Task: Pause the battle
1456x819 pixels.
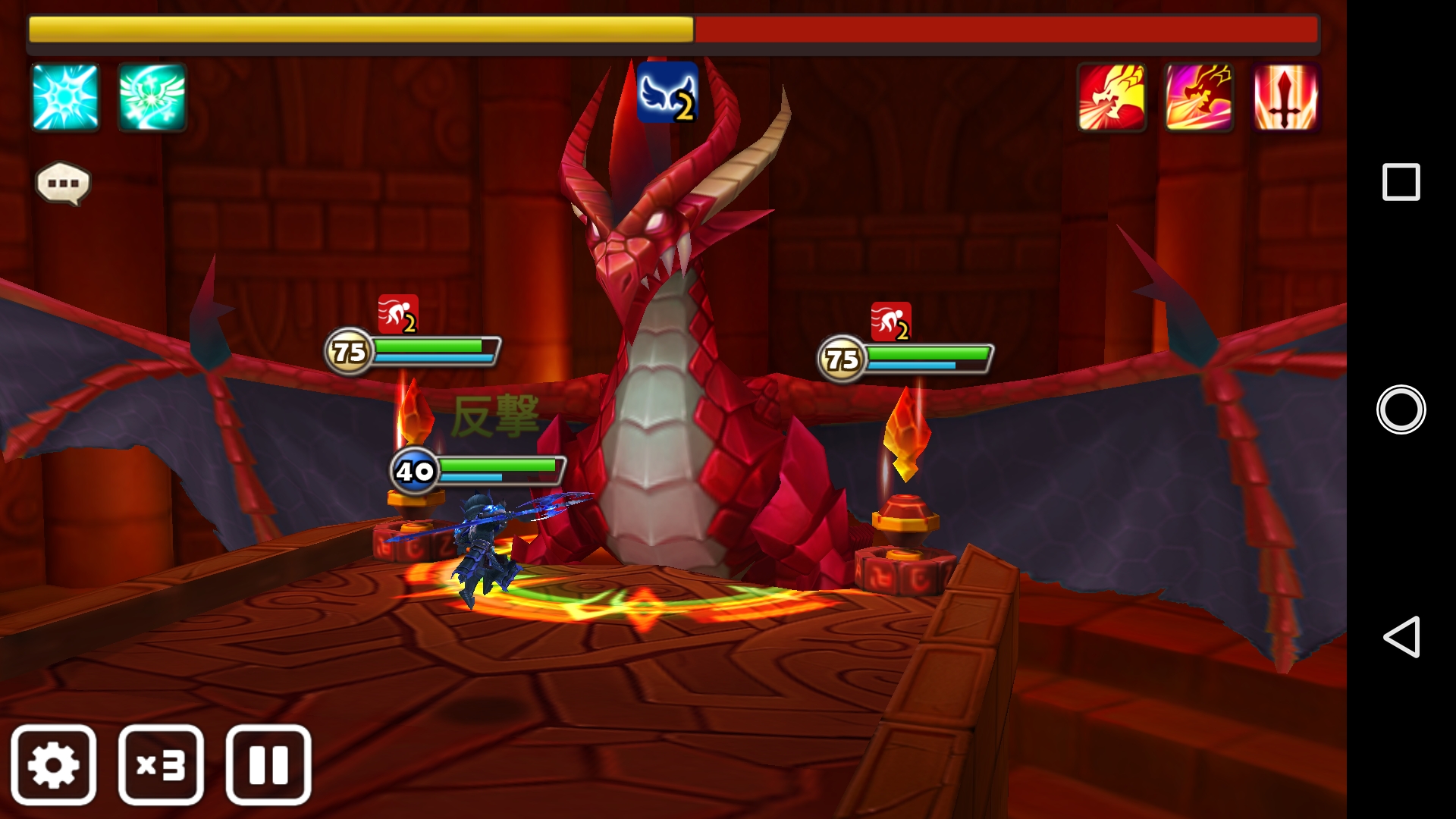Action: [x=268, y=764]
